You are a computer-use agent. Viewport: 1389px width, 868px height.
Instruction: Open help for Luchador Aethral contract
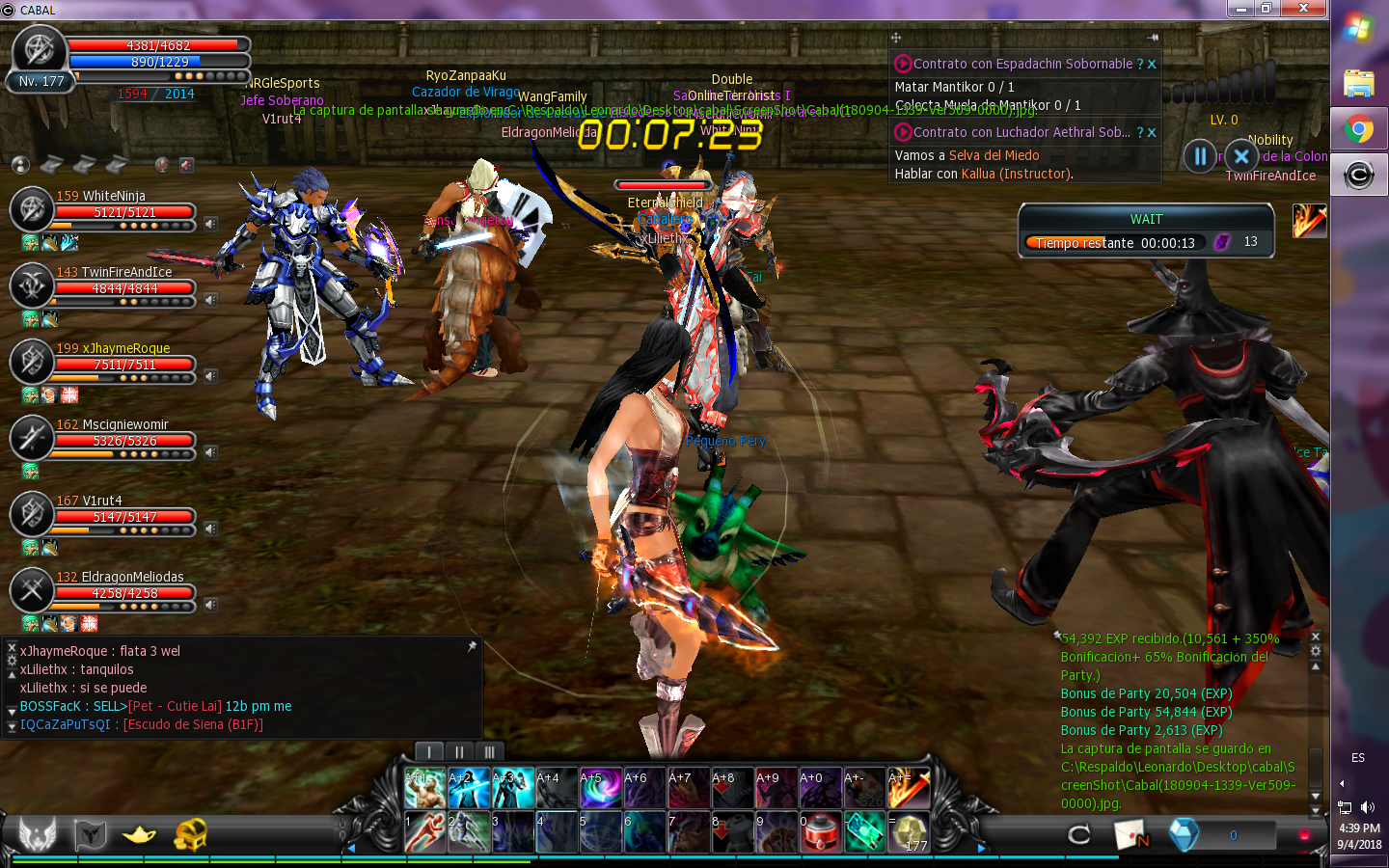(x=1139, y=133)
